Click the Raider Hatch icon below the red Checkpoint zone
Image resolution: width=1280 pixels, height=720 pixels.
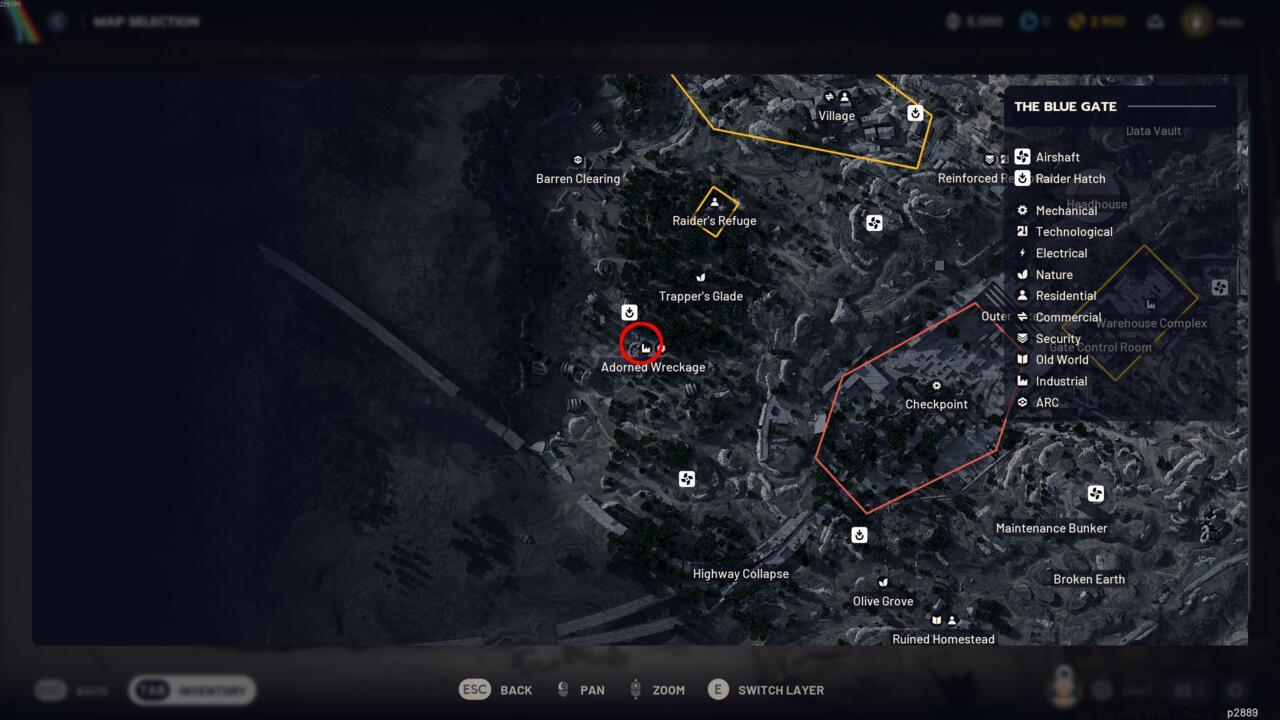click(859, 534)
